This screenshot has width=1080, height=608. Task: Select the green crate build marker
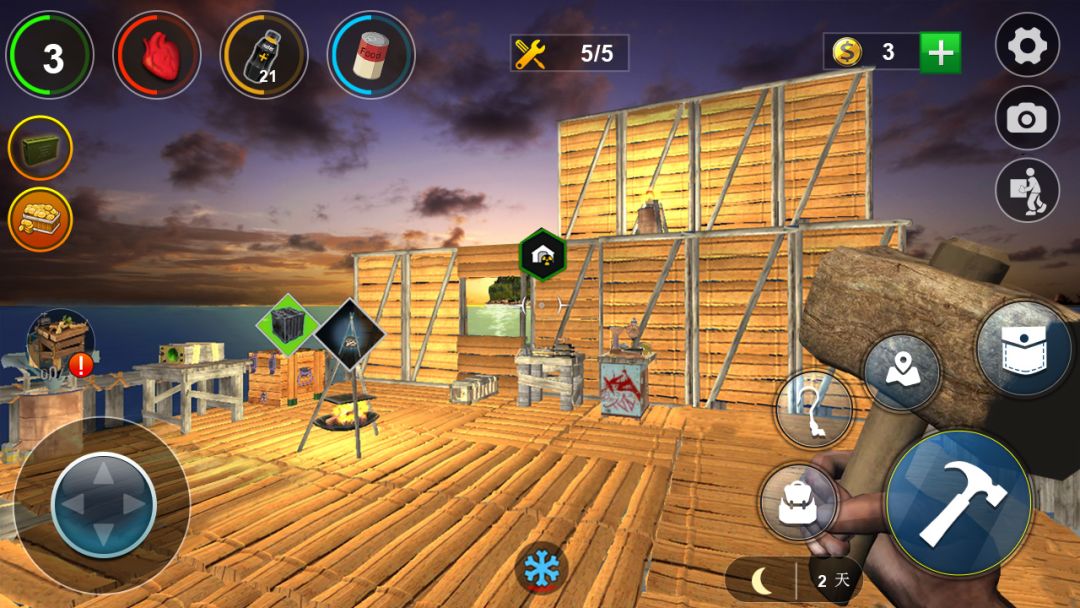point(287,325)
